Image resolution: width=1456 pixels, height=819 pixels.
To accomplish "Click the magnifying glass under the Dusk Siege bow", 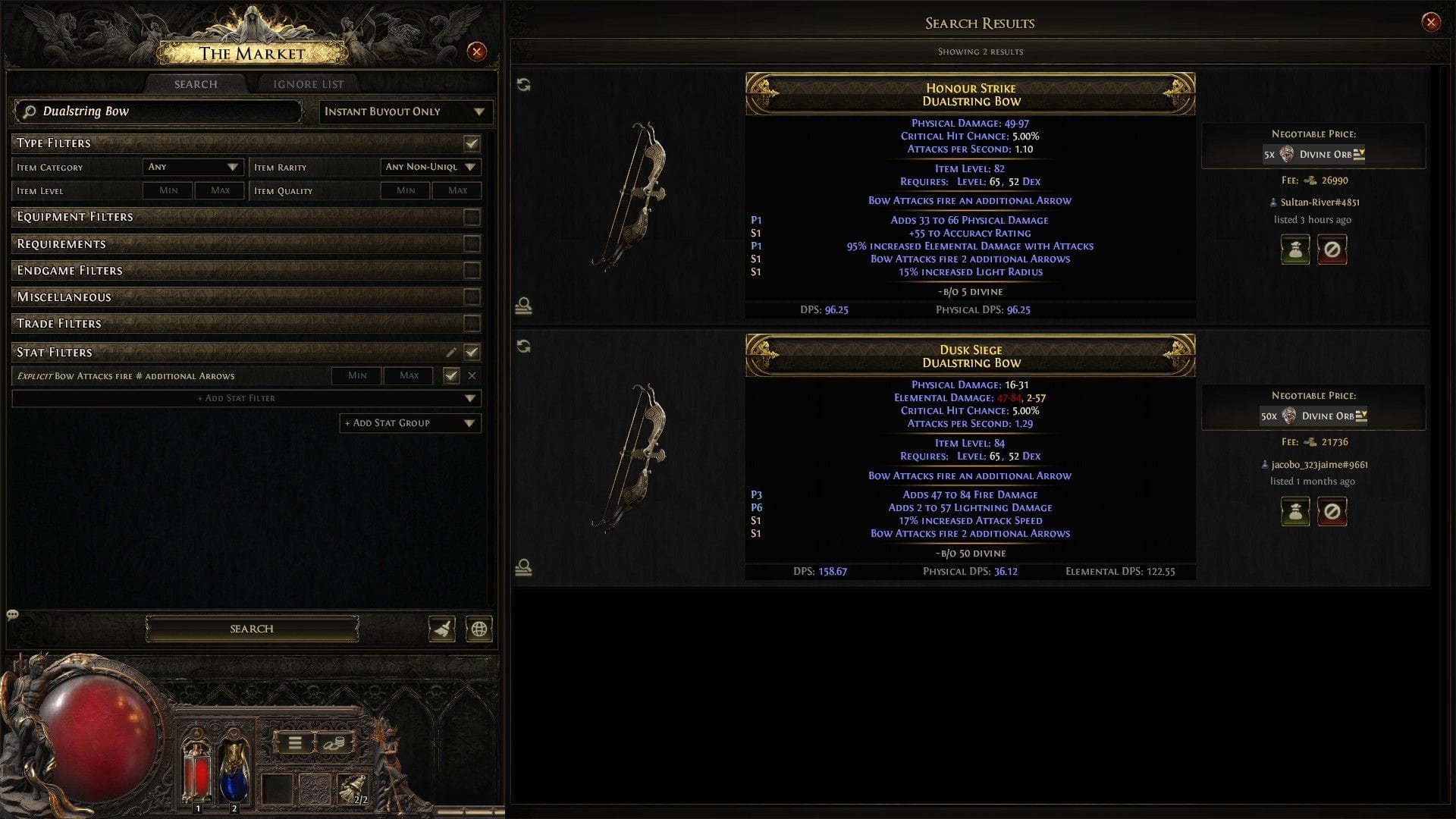I will pos(523,567).
